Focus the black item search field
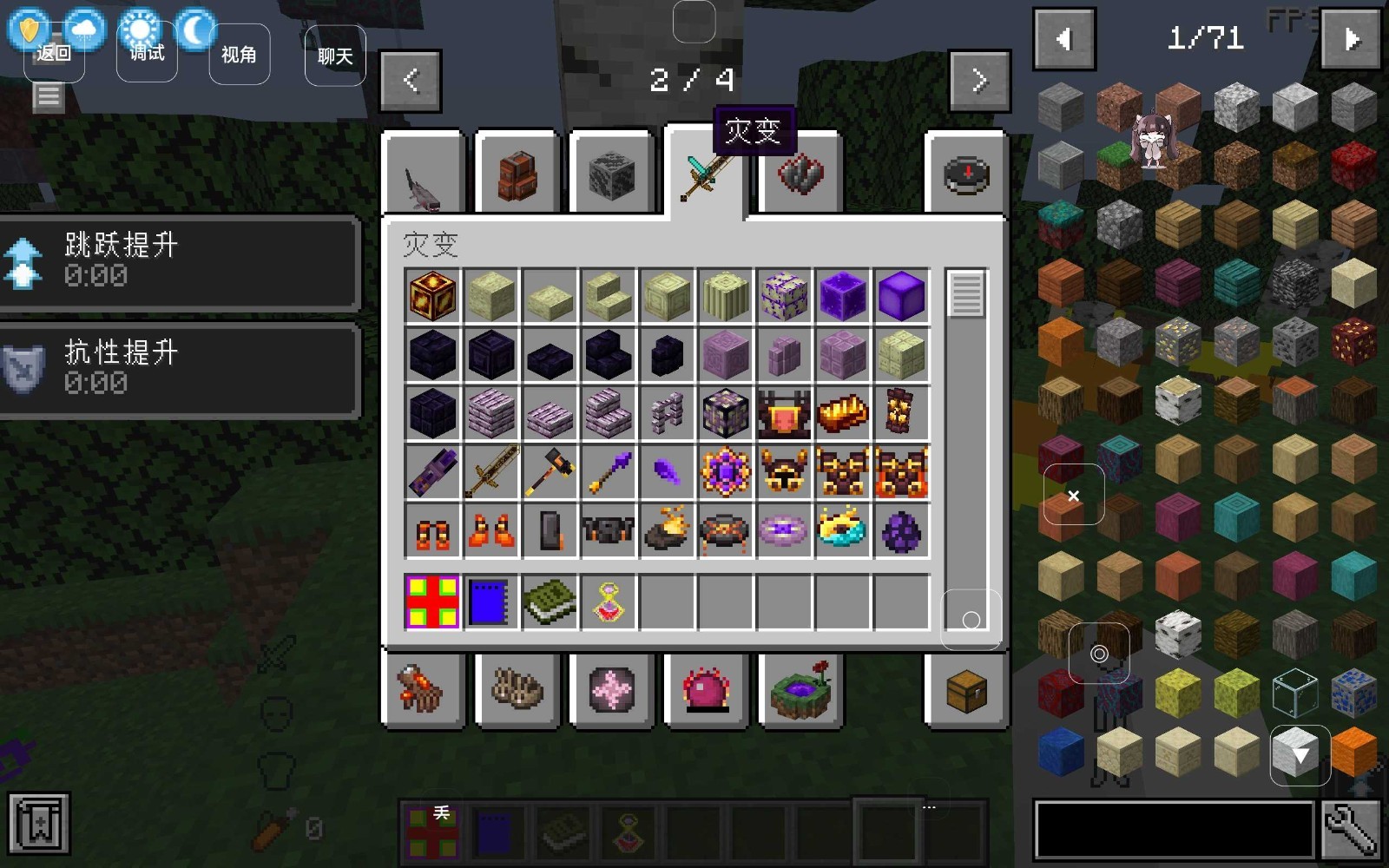 [1174, 830]
